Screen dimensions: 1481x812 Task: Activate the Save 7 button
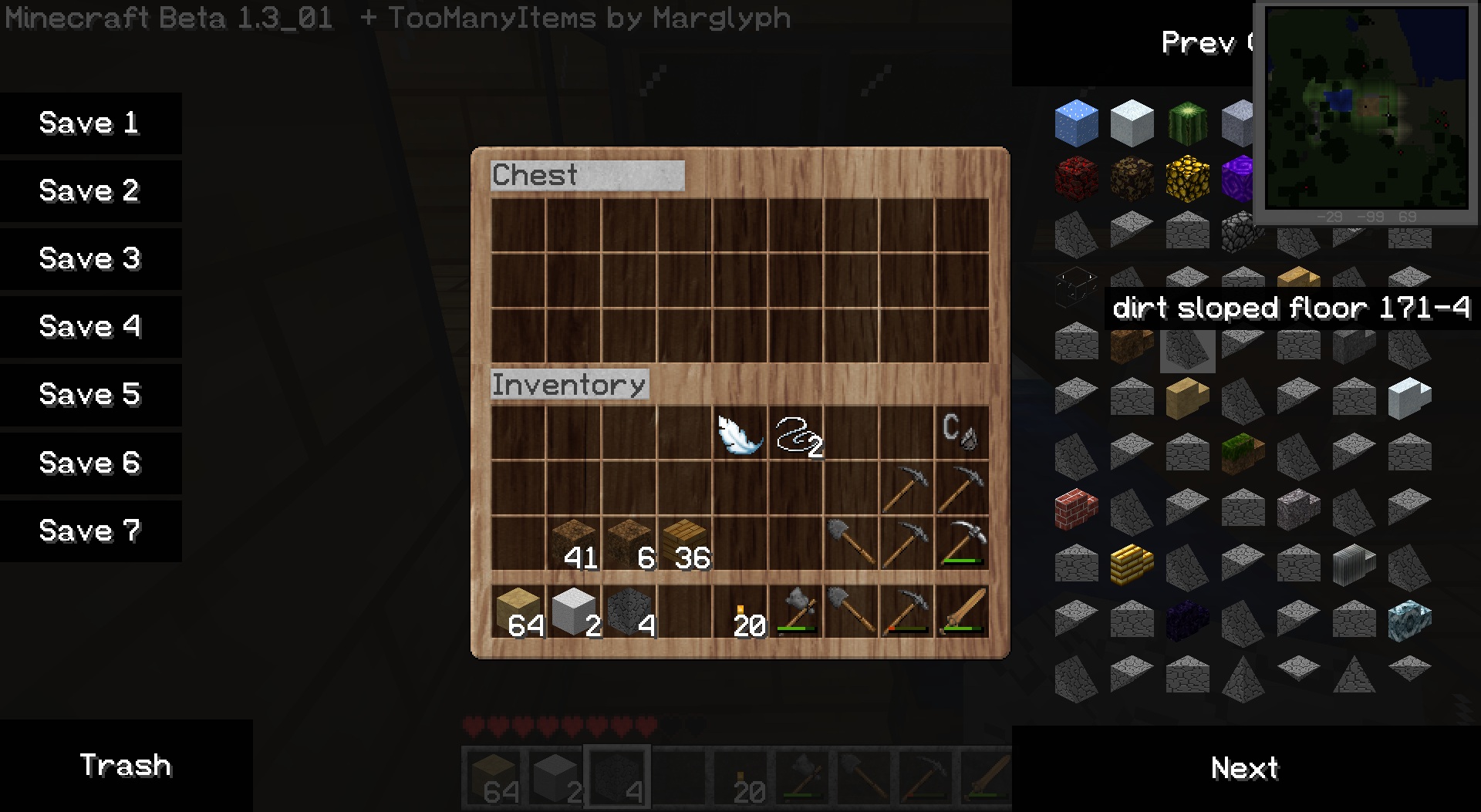click(x=90, y=531)
